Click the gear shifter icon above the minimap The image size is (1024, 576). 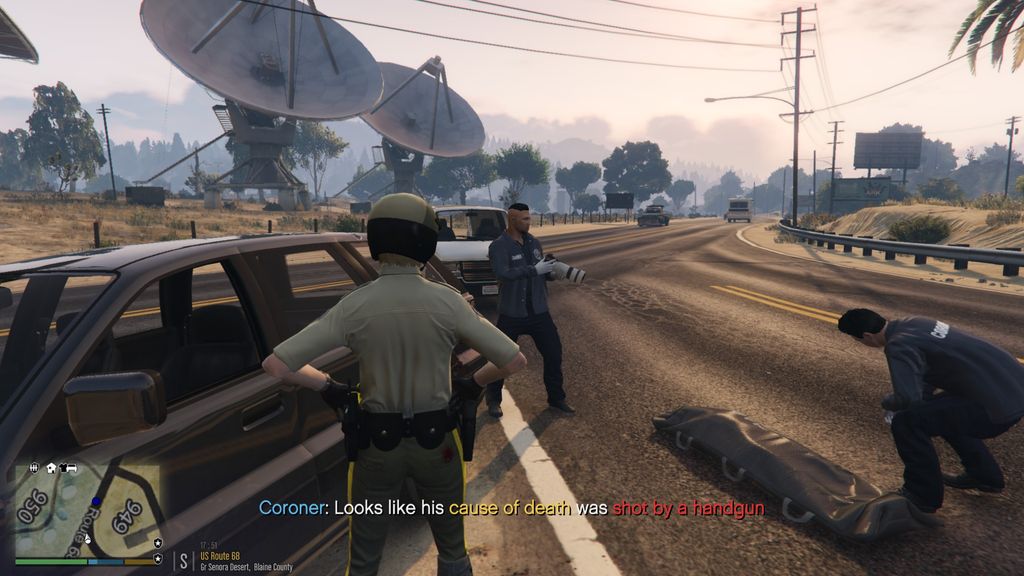(34, 468)
